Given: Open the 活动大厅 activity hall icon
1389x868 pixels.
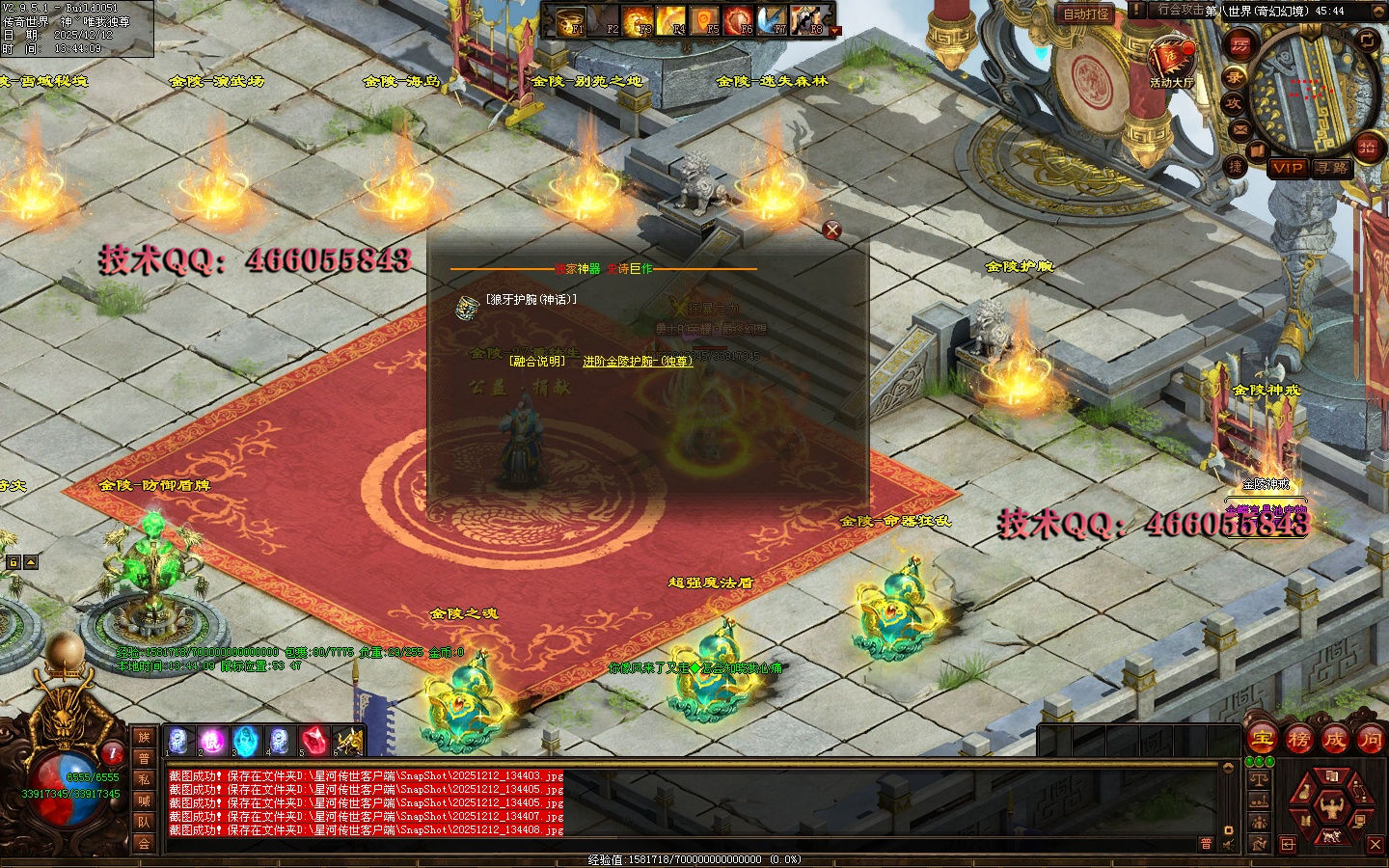Looking at the screenshot, I should pyautogui.click(x=1171, y=59).
